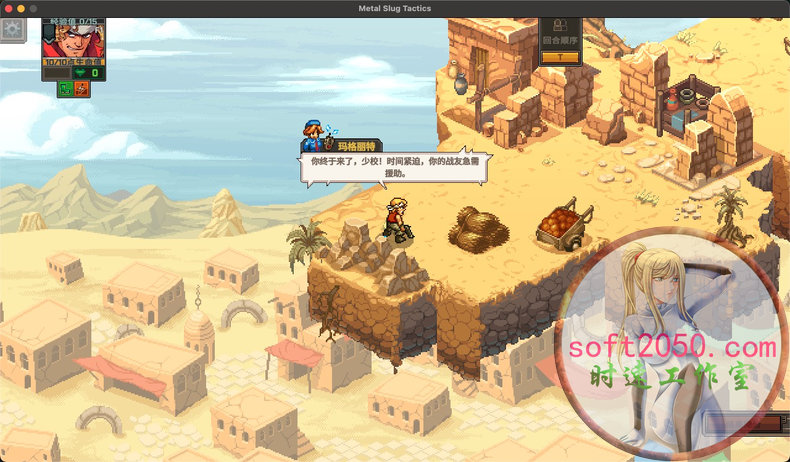790x462 pixels.
Task: Minimize the window with the yellow button
Action: point(20,8)
